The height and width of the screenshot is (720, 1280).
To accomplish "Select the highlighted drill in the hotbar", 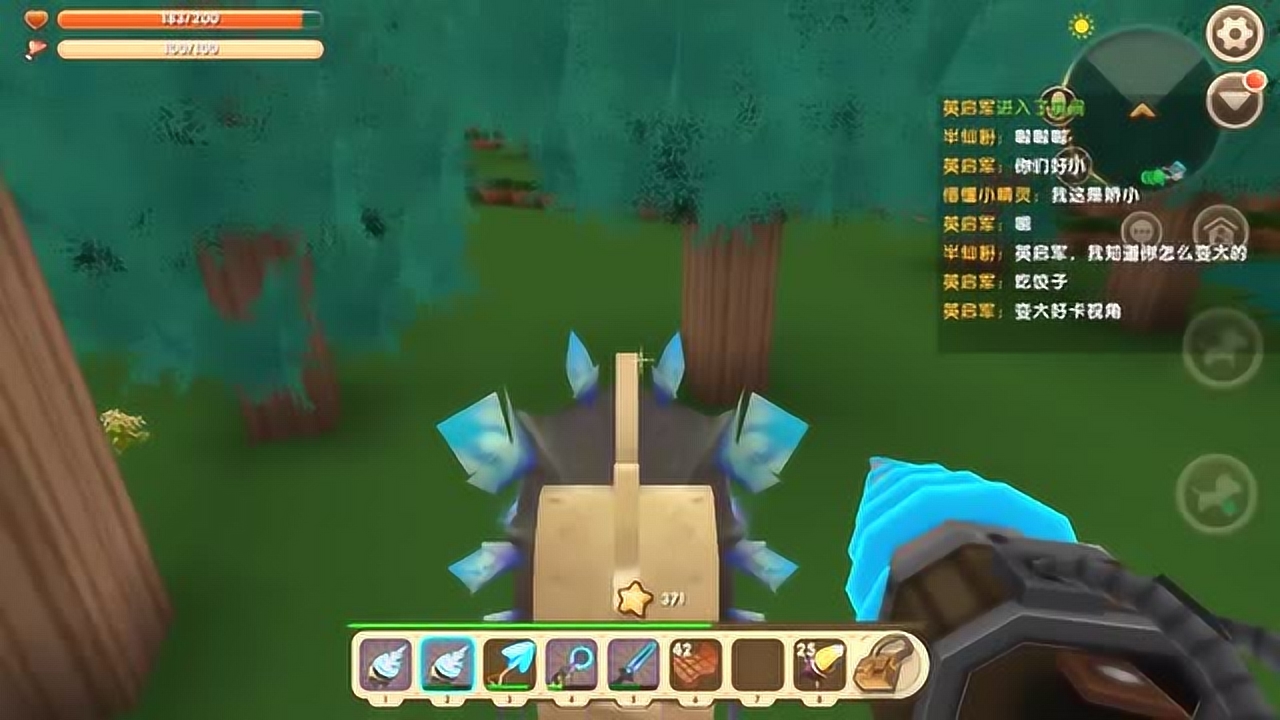I will coord(447,664).
